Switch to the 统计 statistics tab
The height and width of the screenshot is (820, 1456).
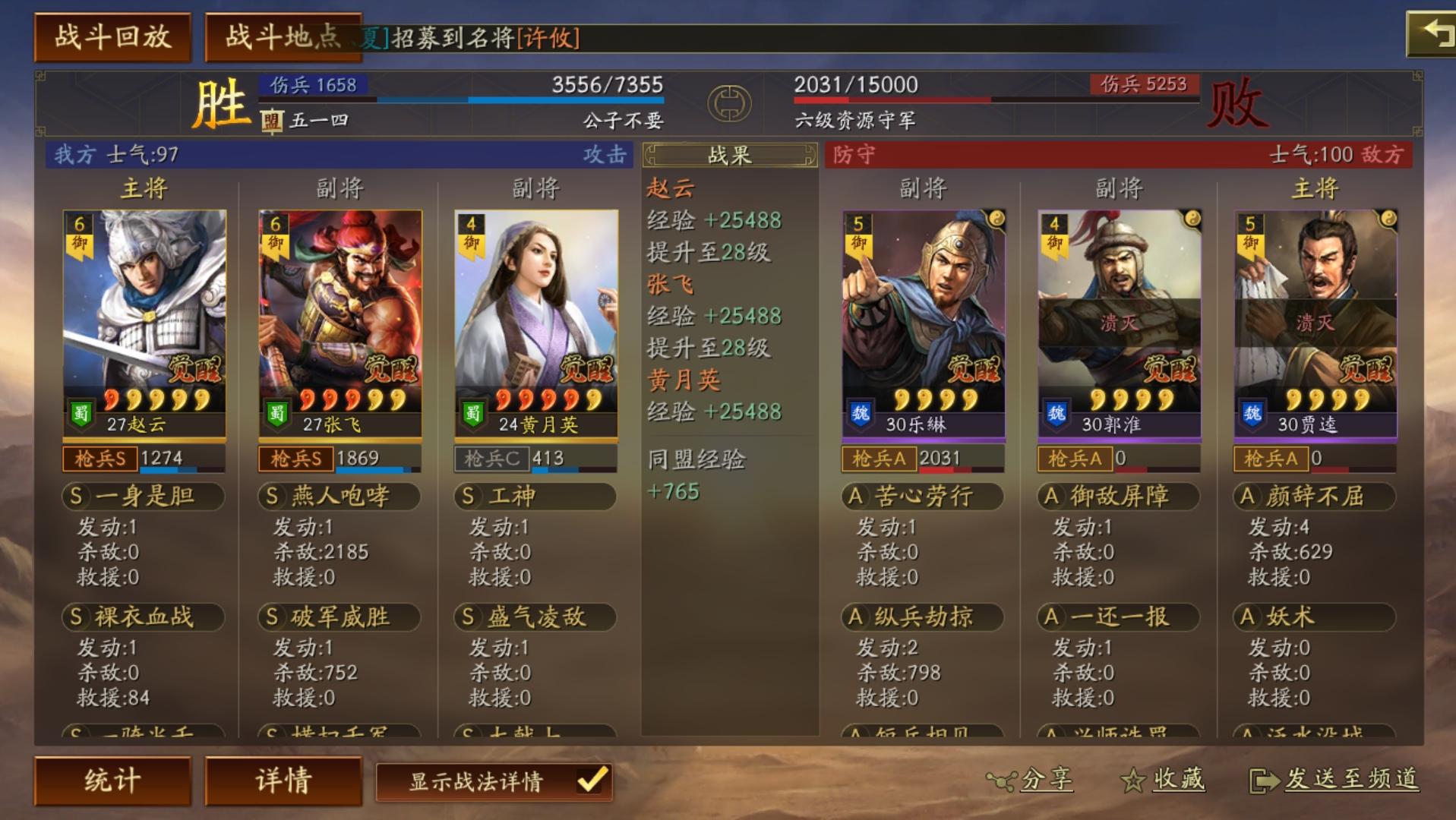click(114, 778)
